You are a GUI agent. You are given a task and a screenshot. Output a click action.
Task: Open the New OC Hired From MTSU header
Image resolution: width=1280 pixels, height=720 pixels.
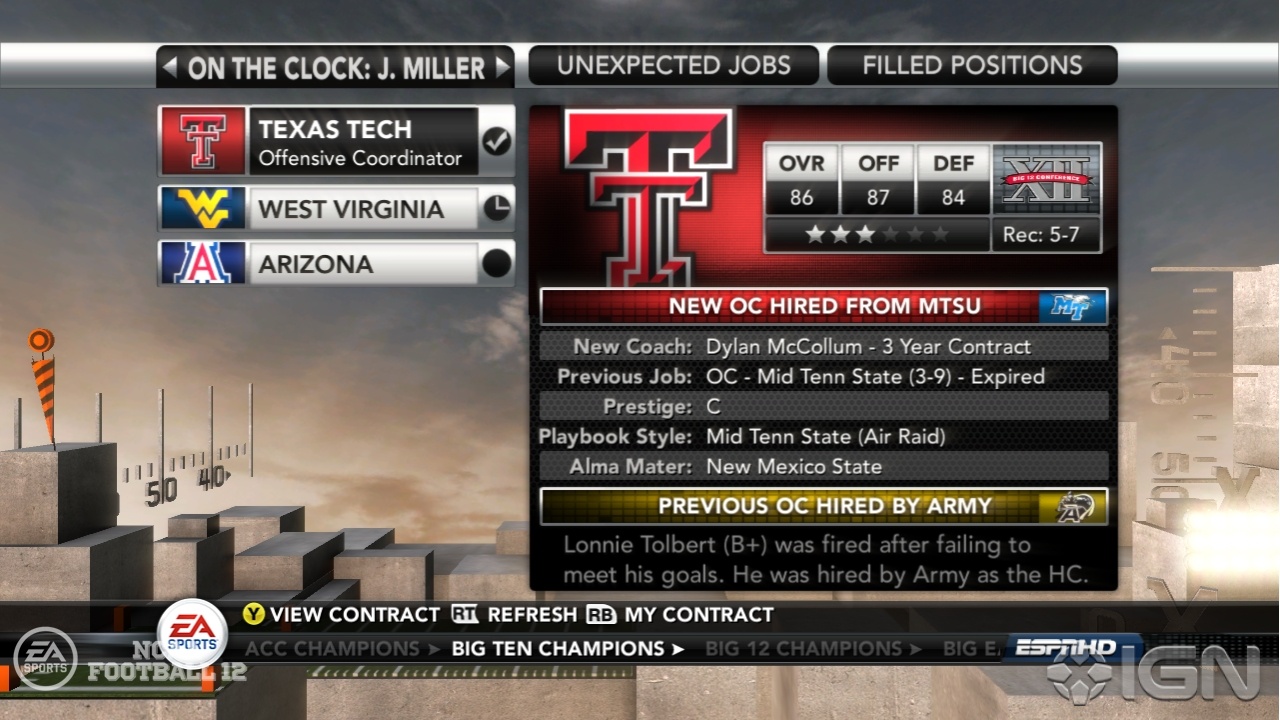pyautogui.click(x=824, y=306)
